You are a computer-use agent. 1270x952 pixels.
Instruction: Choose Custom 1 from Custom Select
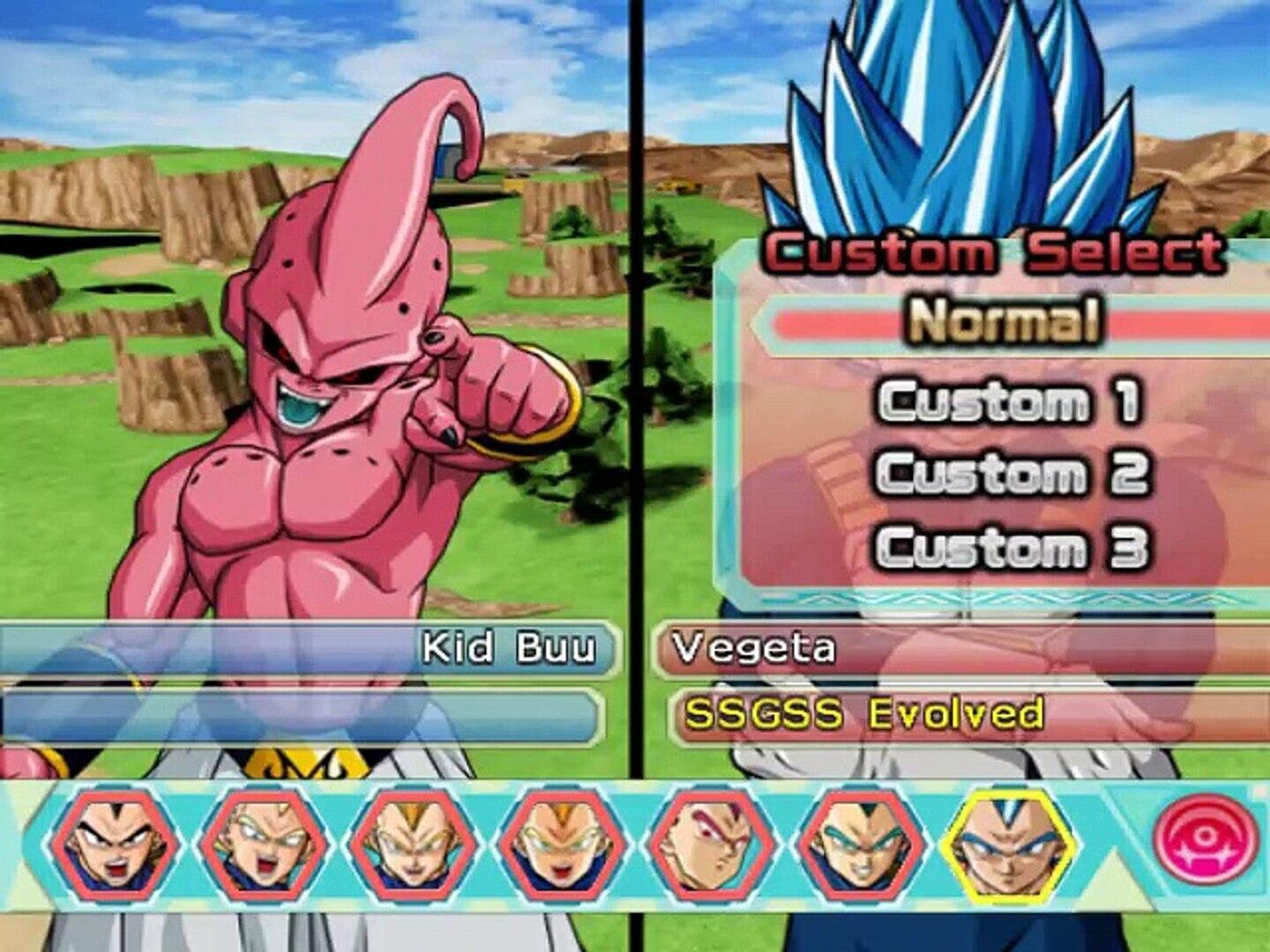1009,401
